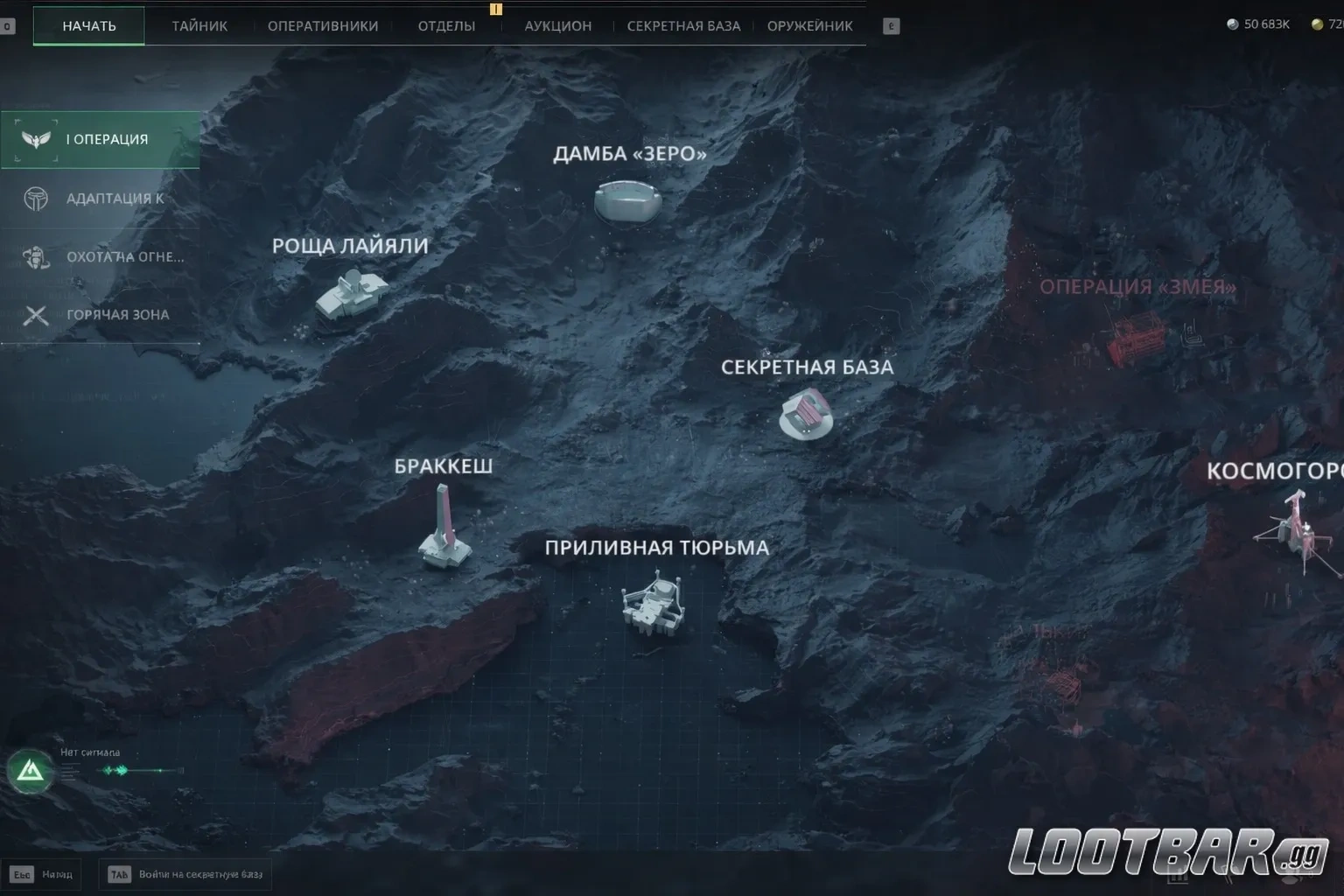1344x896 pixels.
Task: Select the СЕКРЕТНАЯ БАЗА building on the map
Action: tap(805, 416)
